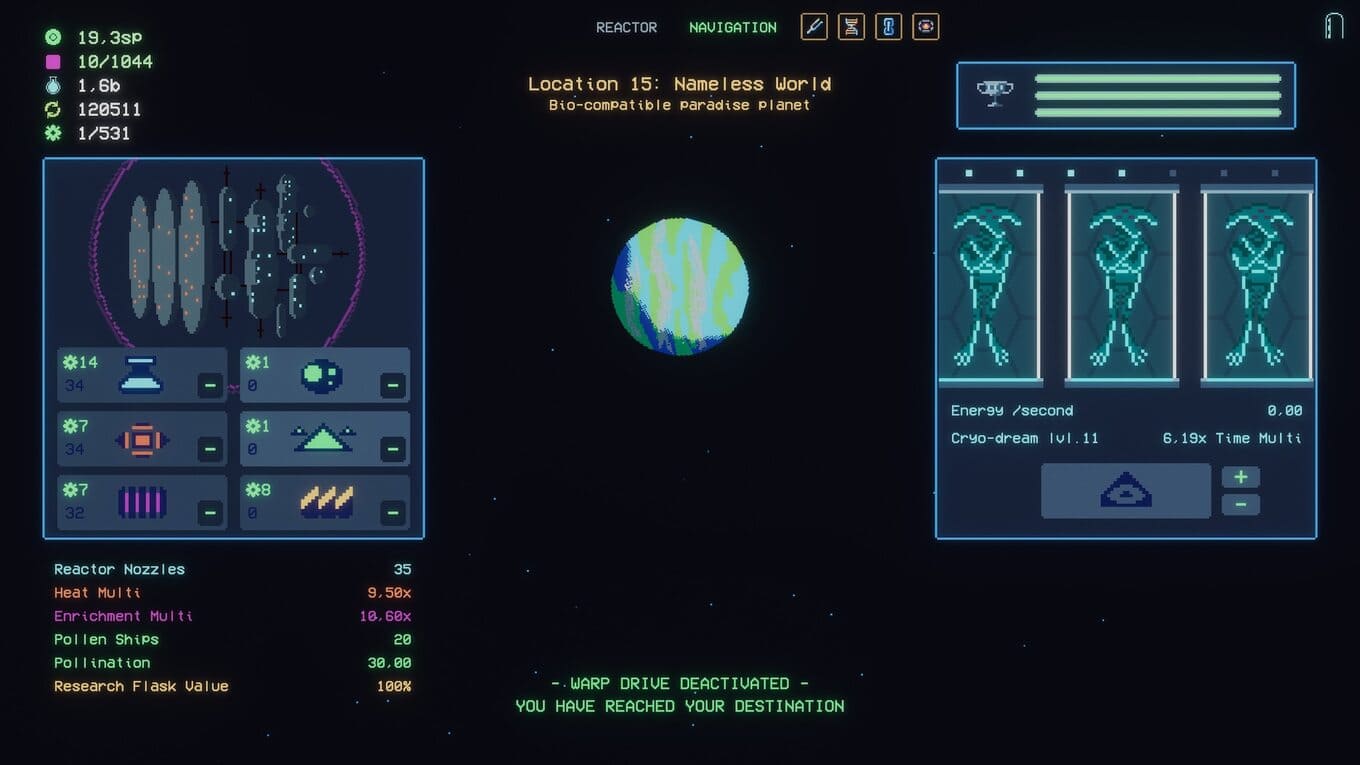
Task: Decrease the green triangle module
Action: (393, 449)
